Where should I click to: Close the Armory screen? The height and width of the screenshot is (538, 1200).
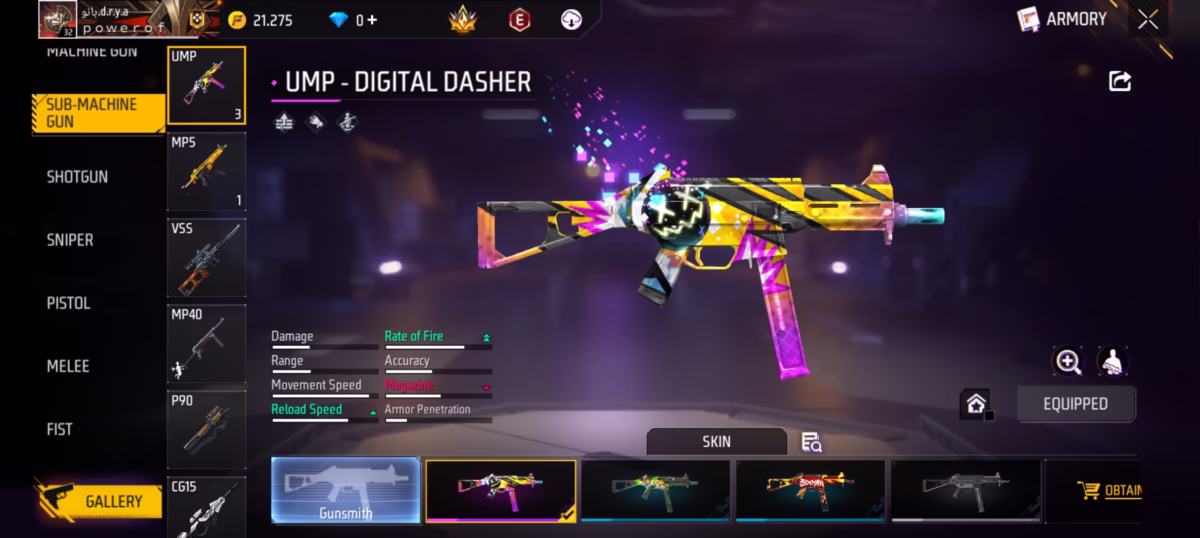1148,19
